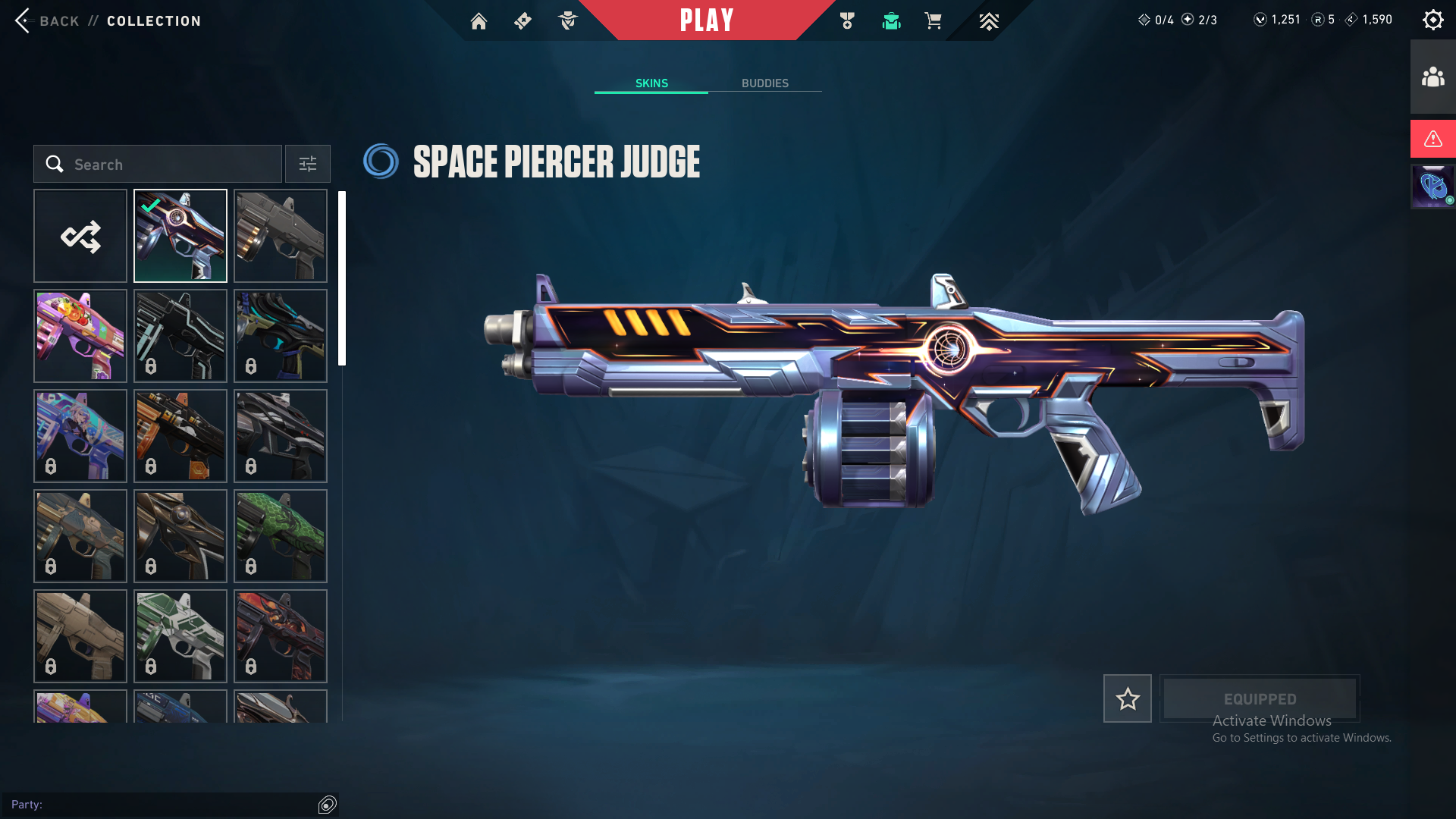
Task: Pick the default grey Judge skin
Action: pyautogui.click(x=281, y=236)
